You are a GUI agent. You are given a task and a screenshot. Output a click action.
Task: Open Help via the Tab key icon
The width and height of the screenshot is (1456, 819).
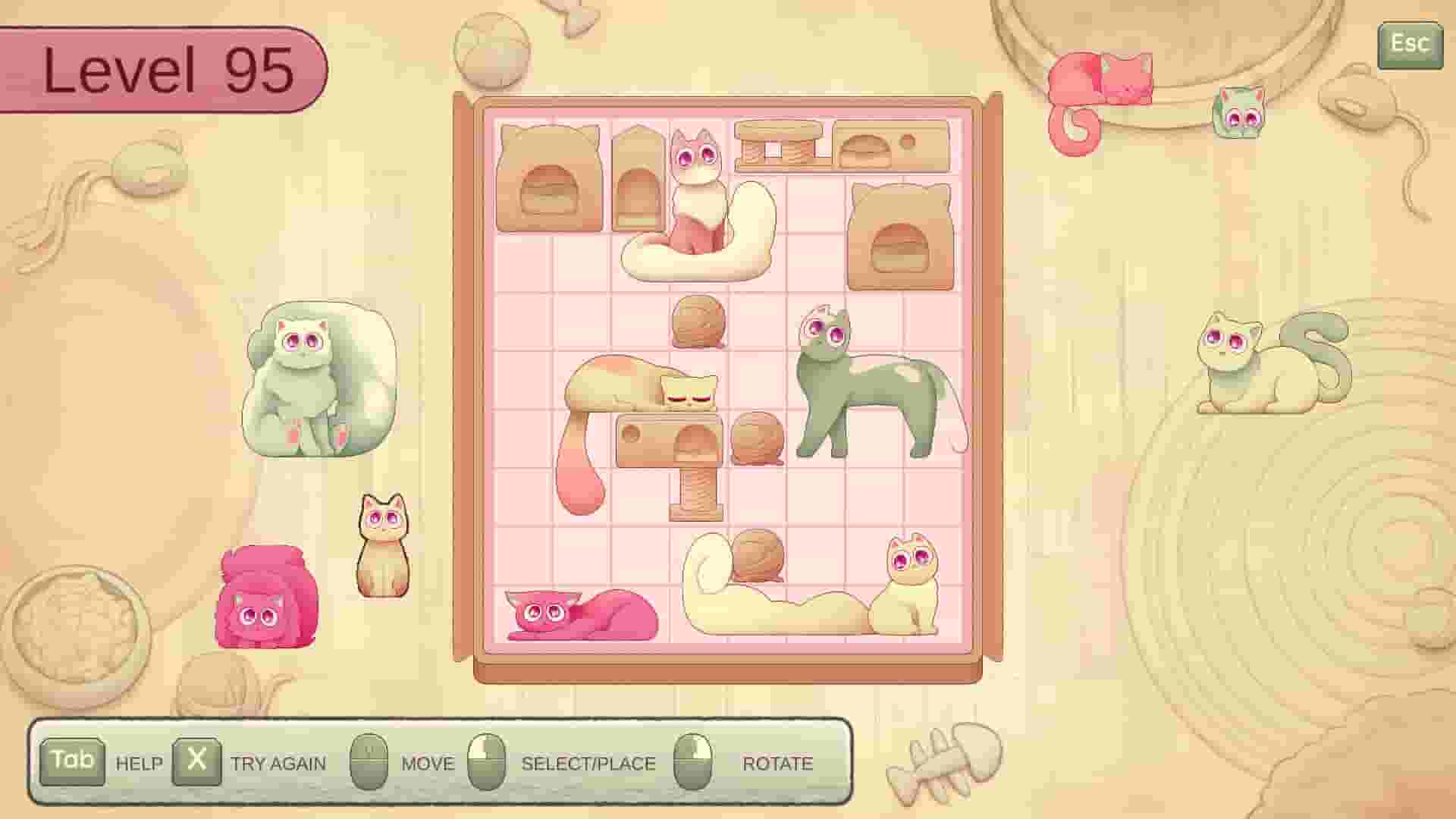[x=74, y=761]
